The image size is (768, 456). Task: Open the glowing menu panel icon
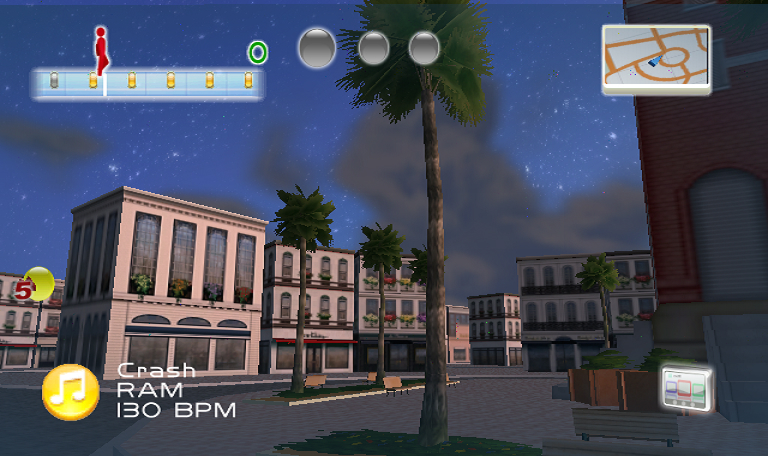coord(687,388)
